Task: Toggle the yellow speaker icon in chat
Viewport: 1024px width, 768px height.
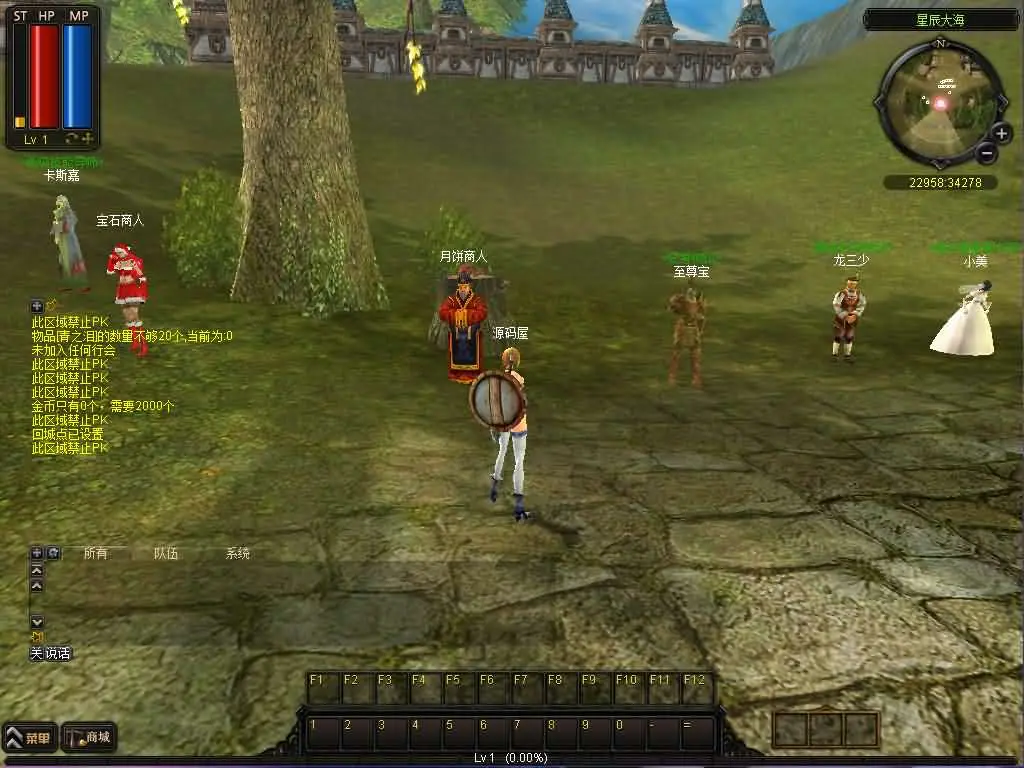Action: (37, 637)
